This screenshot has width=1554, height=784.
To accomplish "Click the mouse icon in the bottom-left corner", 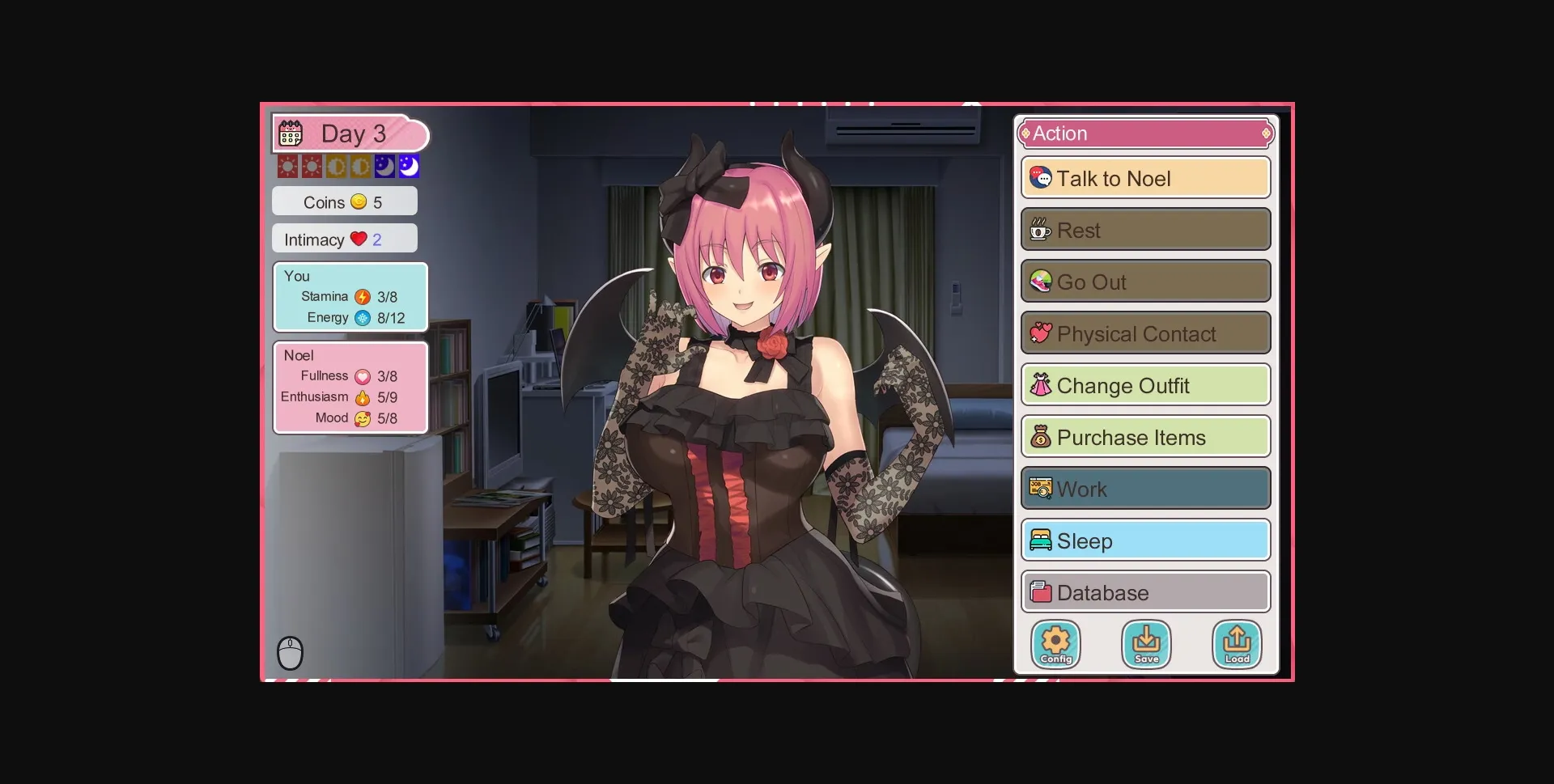I will 291,652.
